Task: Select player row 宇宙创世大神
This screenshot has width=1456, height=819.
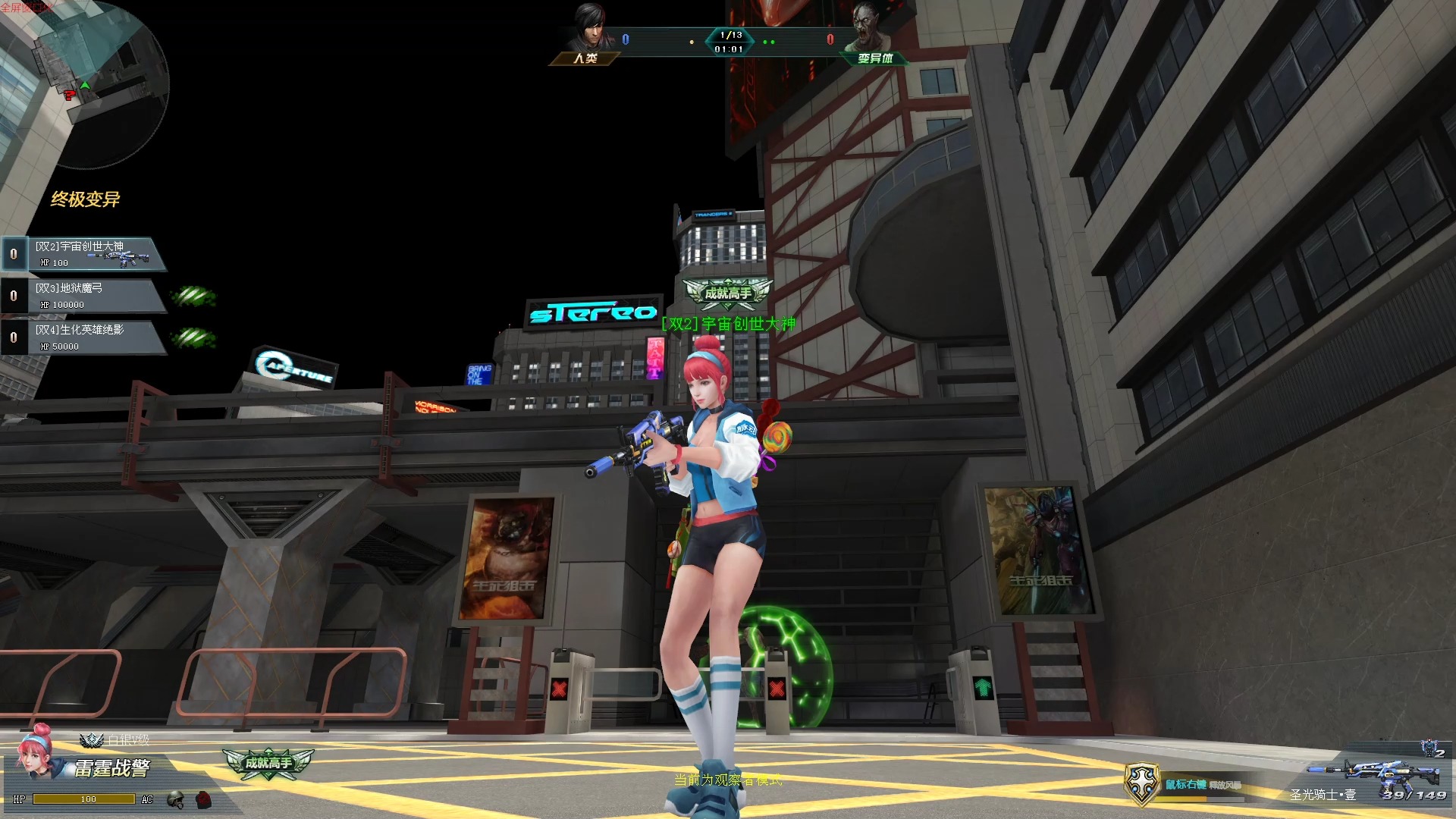Action: tap(83, 254)
